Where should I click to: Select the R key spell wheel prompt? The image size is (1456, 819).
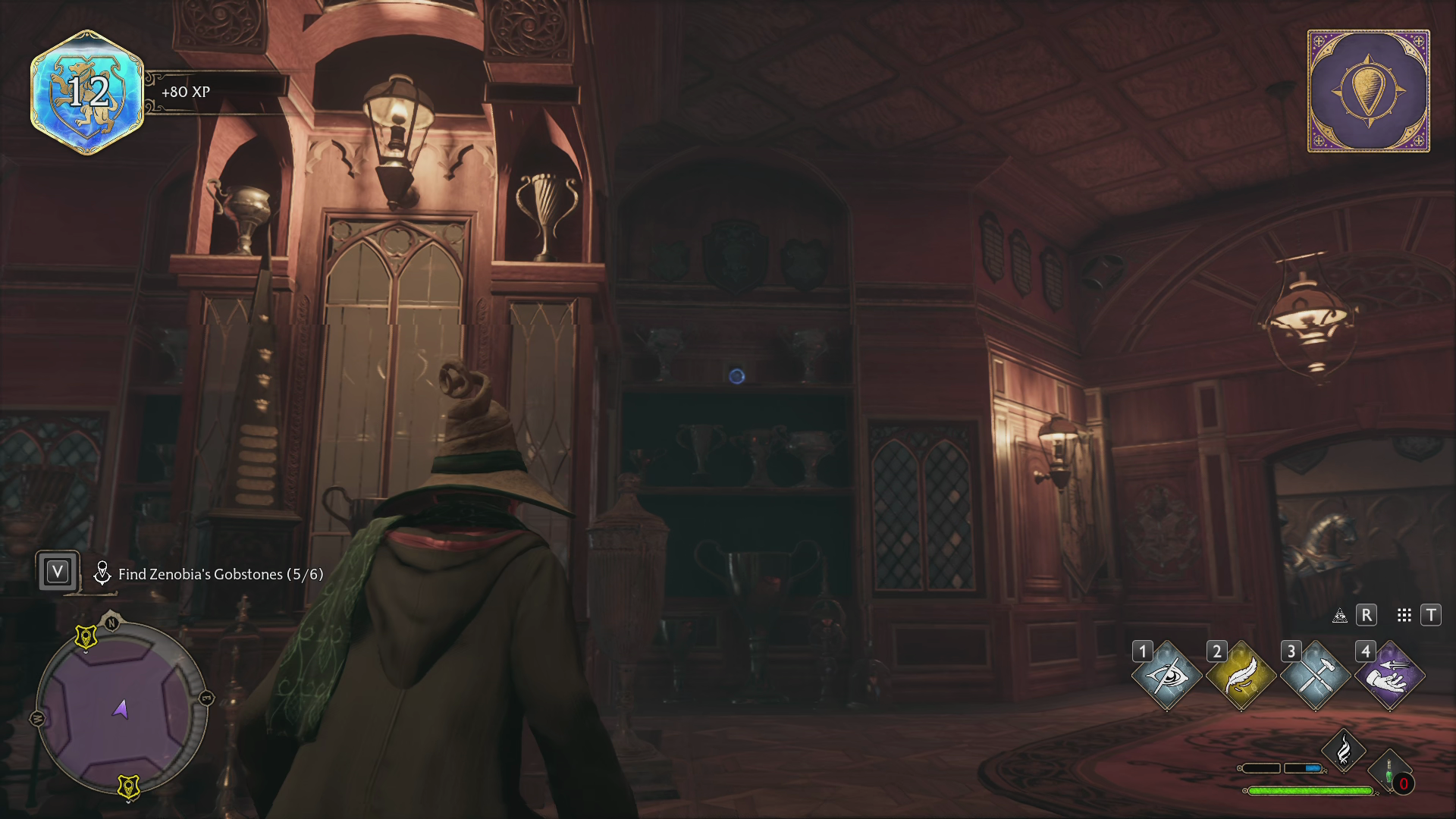point(1366,616)
